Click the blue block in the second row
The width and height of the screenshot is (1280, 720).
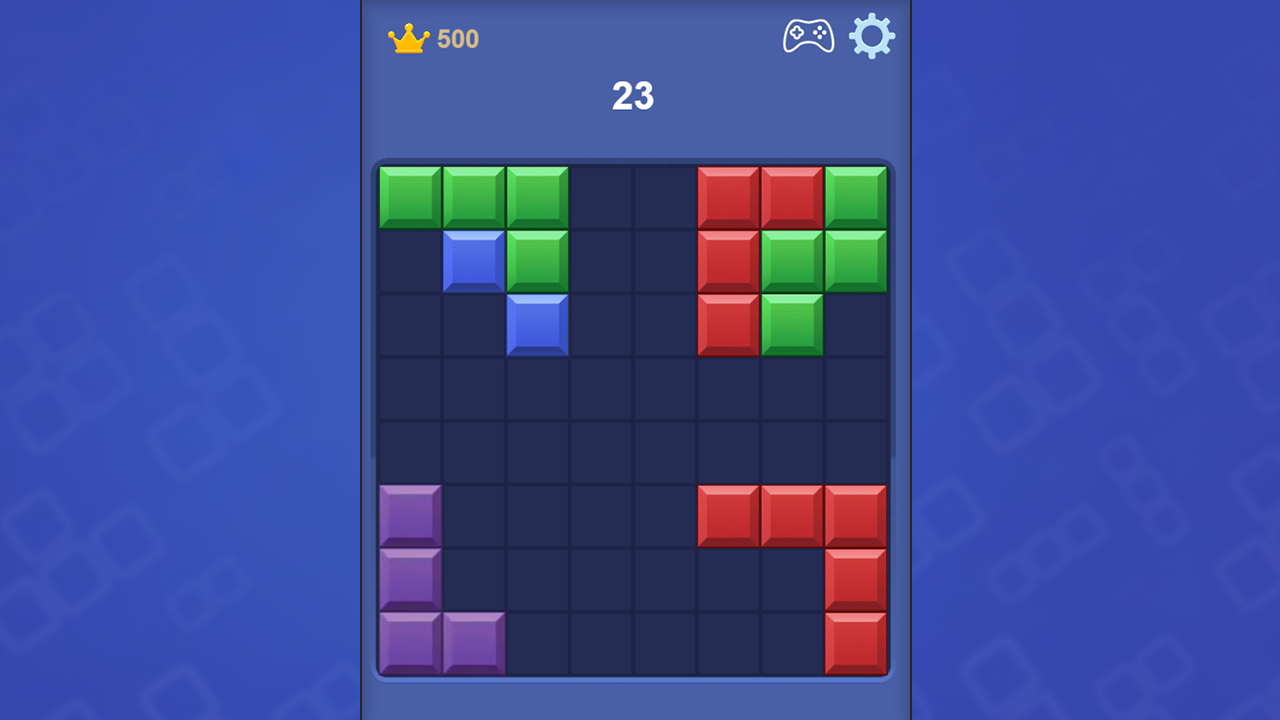[x=473, y=258]
